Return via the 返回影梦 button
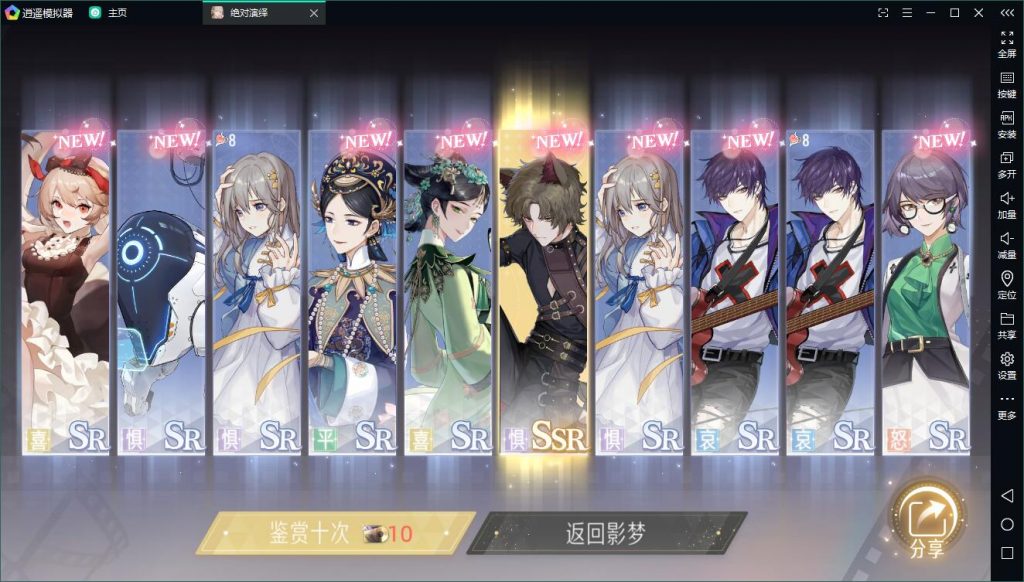This screenshot has width=1024, height=582. [x=606, y=533]
